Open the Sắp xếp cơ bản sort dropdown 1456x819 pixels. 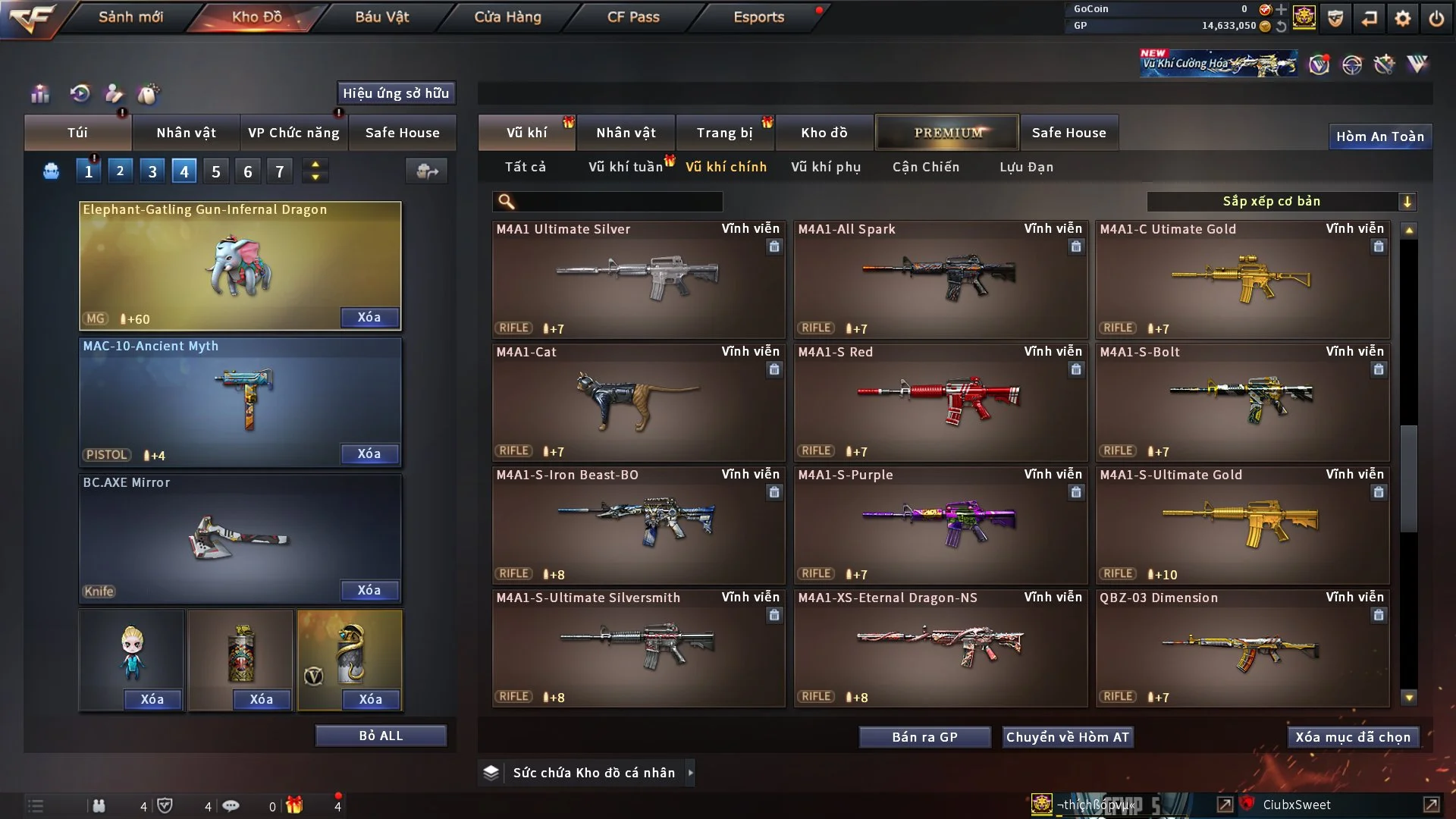pyautogui.click(x=1281, y=202)
